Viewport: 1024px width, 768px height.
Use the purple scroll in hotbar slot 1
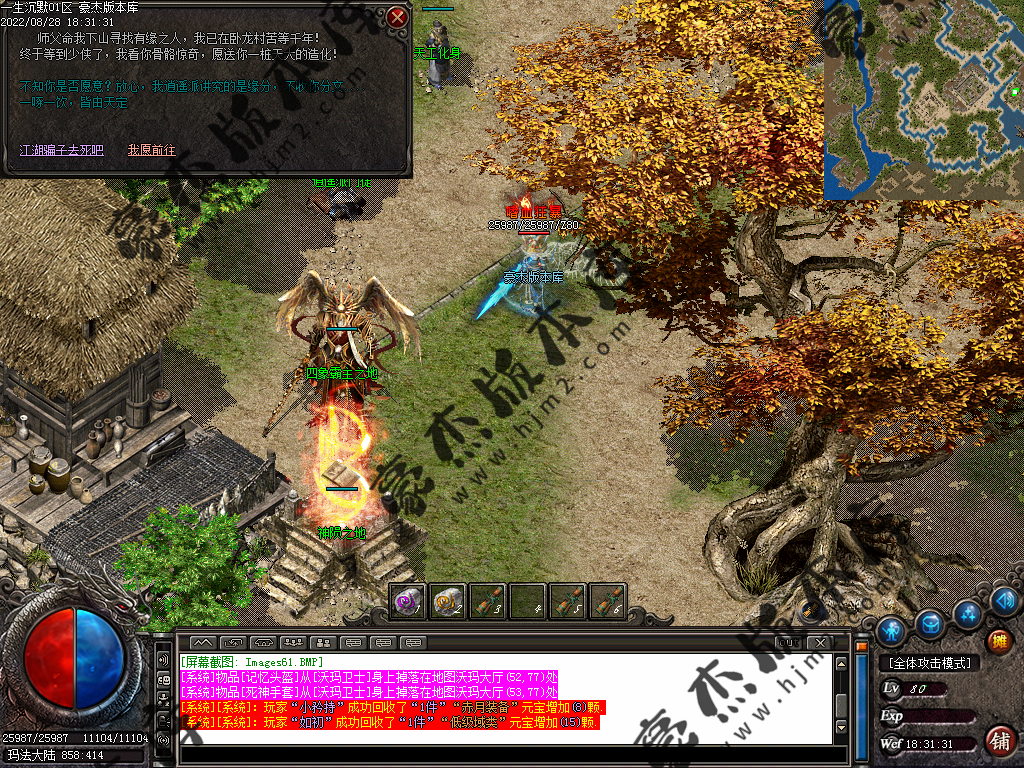click(x=408, y=600)
